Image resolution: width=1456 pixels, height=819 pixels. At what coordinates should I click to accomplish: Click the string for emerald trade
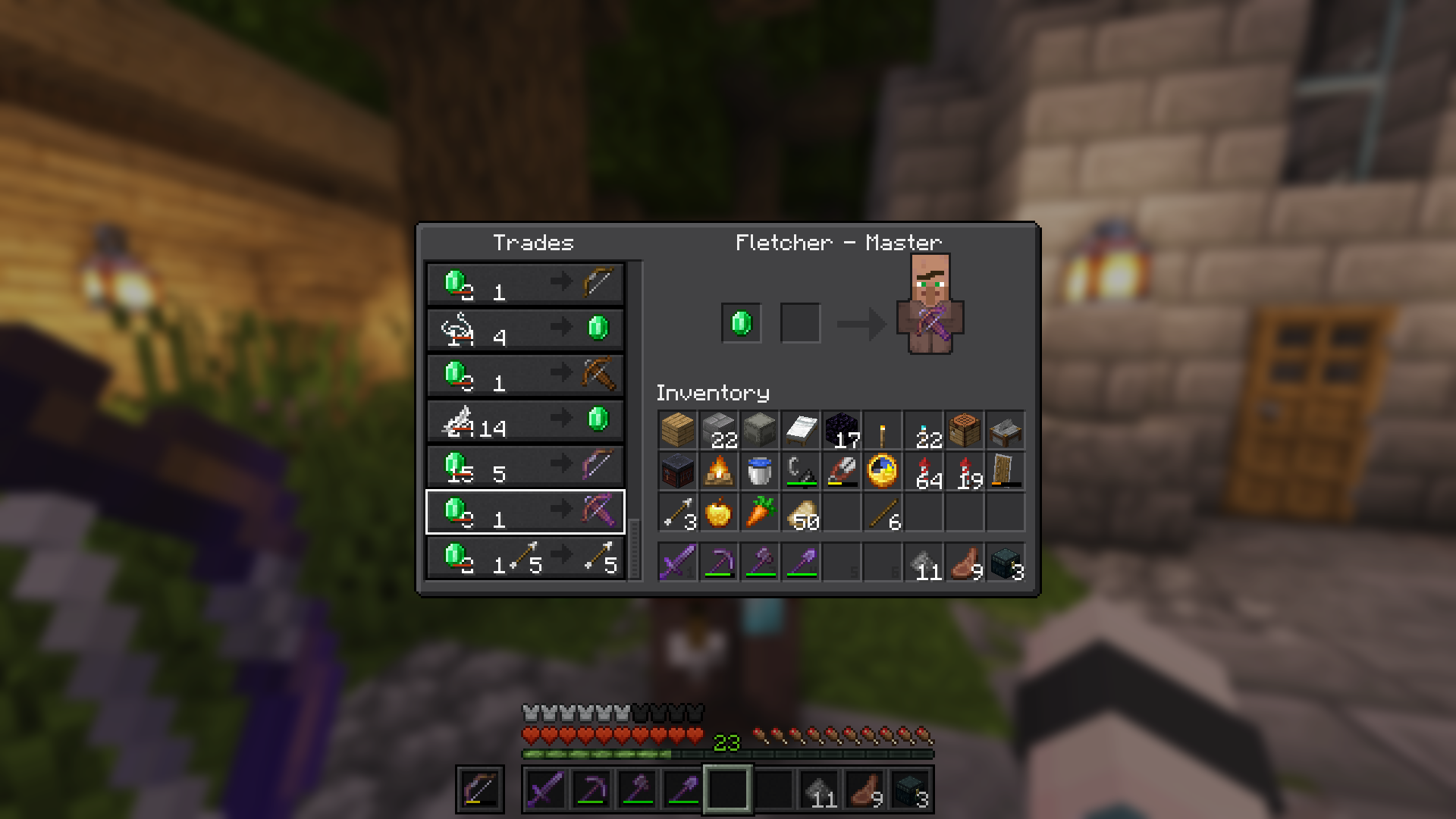[526, 328]
